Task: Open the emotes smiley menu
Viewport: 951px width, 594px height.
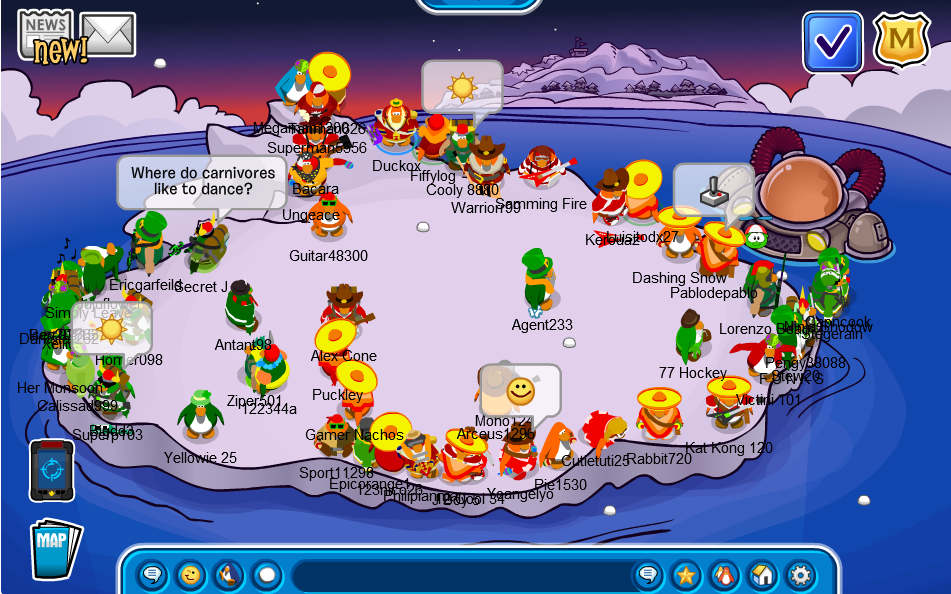Action: click(x=190, y=575)
